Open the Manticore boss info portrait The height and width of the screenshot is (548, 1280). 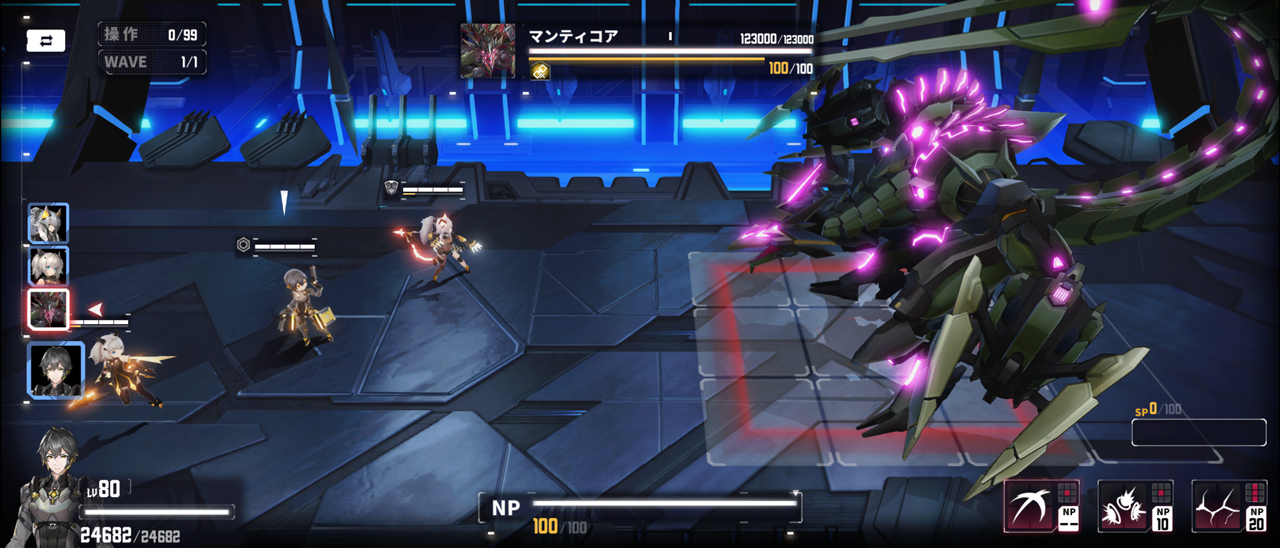488,51
